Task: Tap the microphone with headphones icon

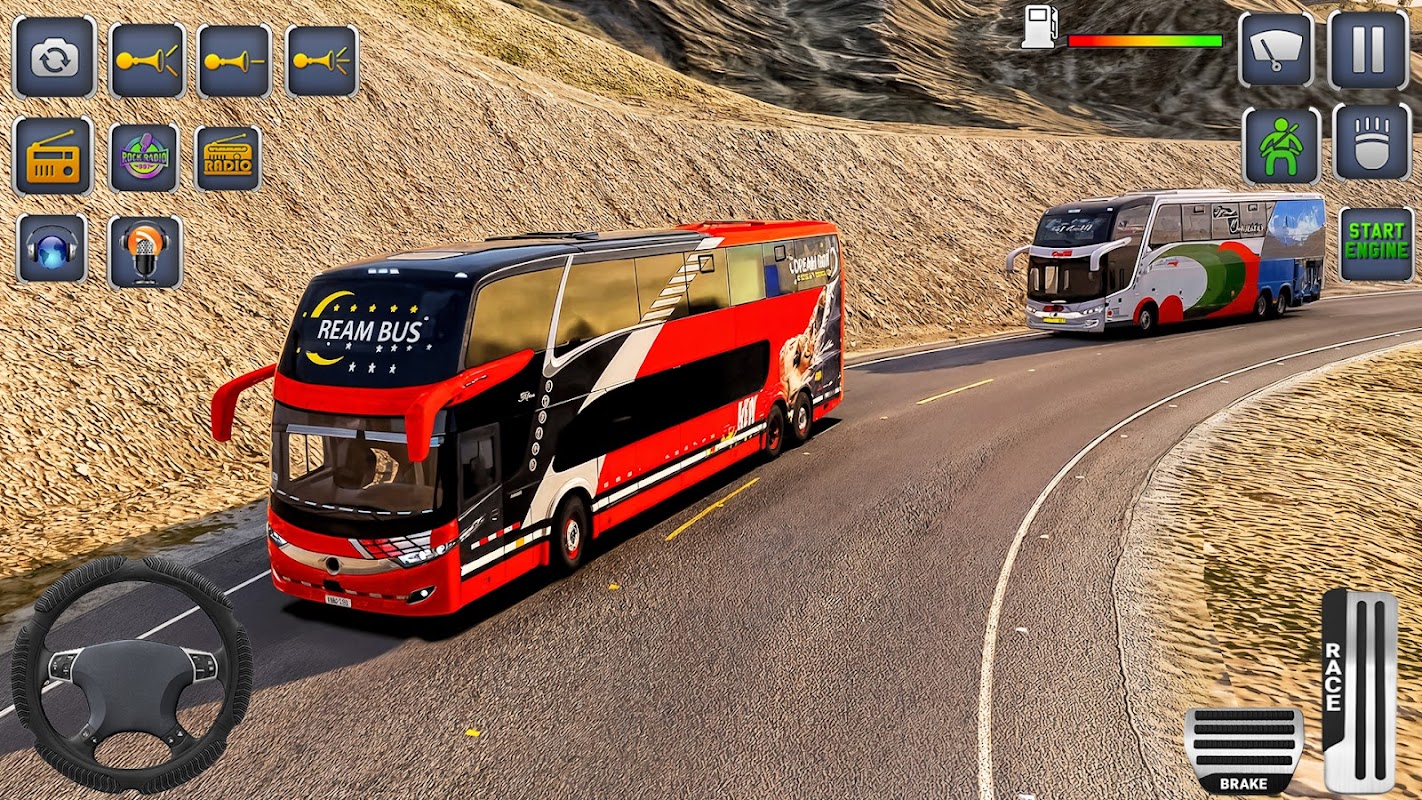Action: [x=145, y=251]
